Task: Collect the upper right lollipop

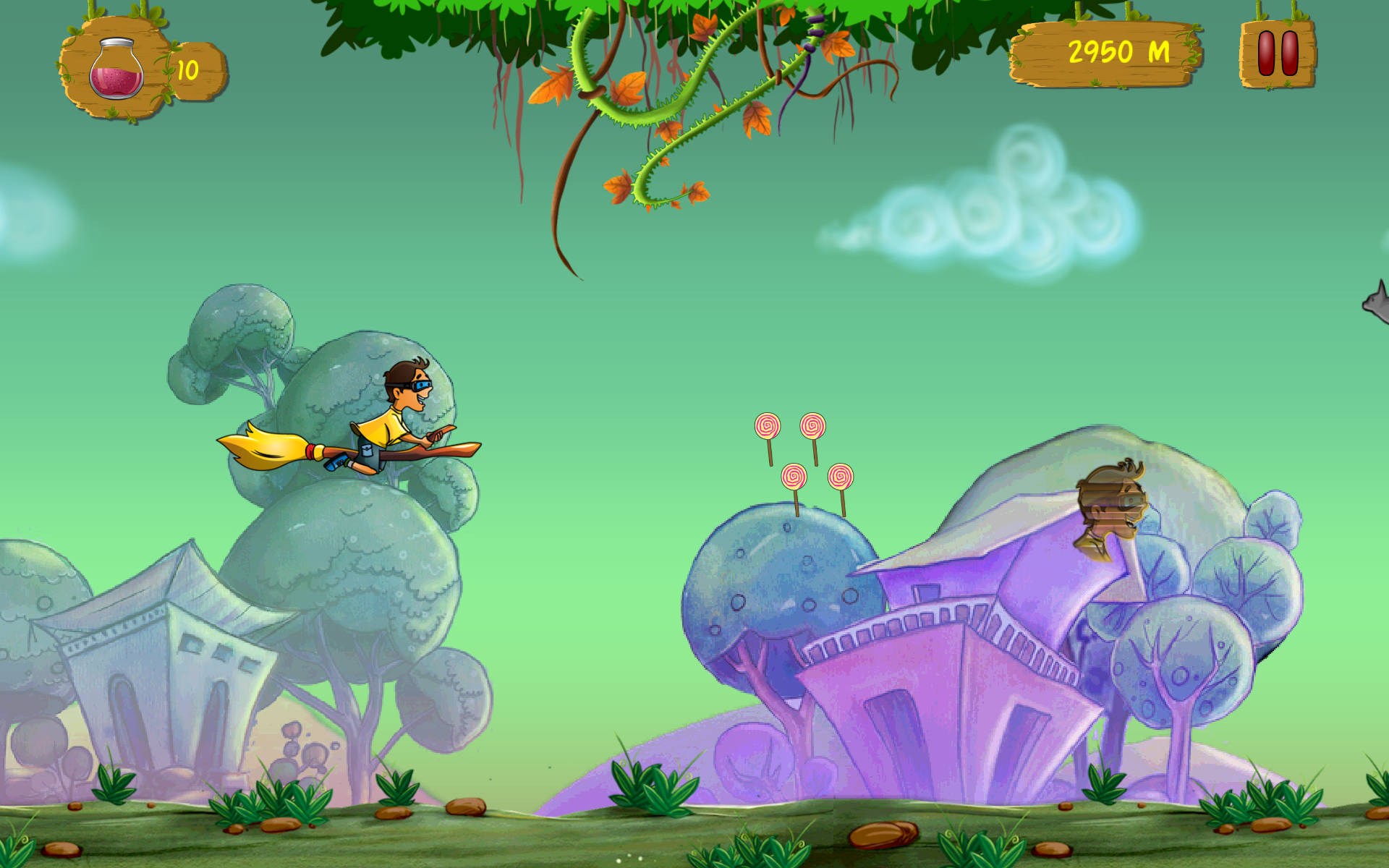Action: click(x=814, y=427)
